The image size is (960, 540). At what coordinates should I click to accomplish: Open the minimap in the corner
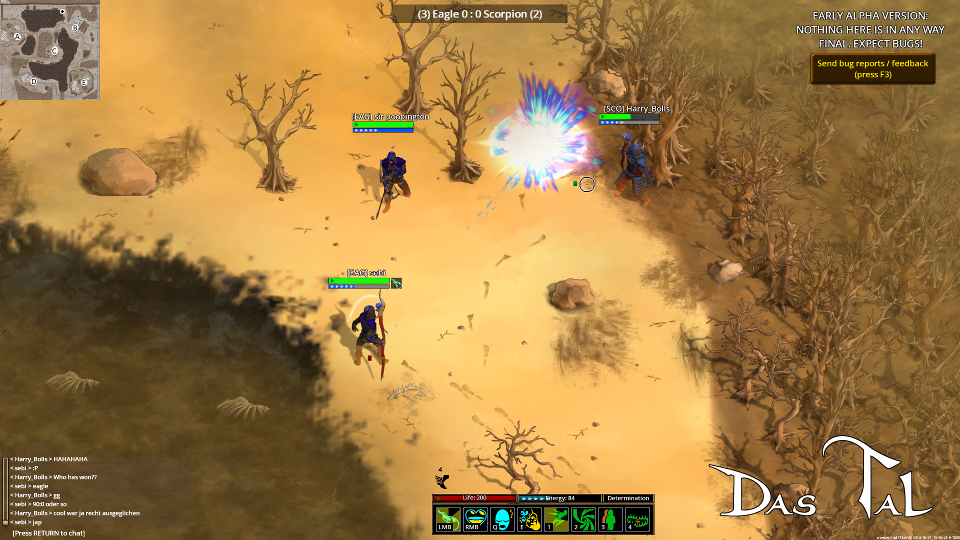tap(50, 50)
